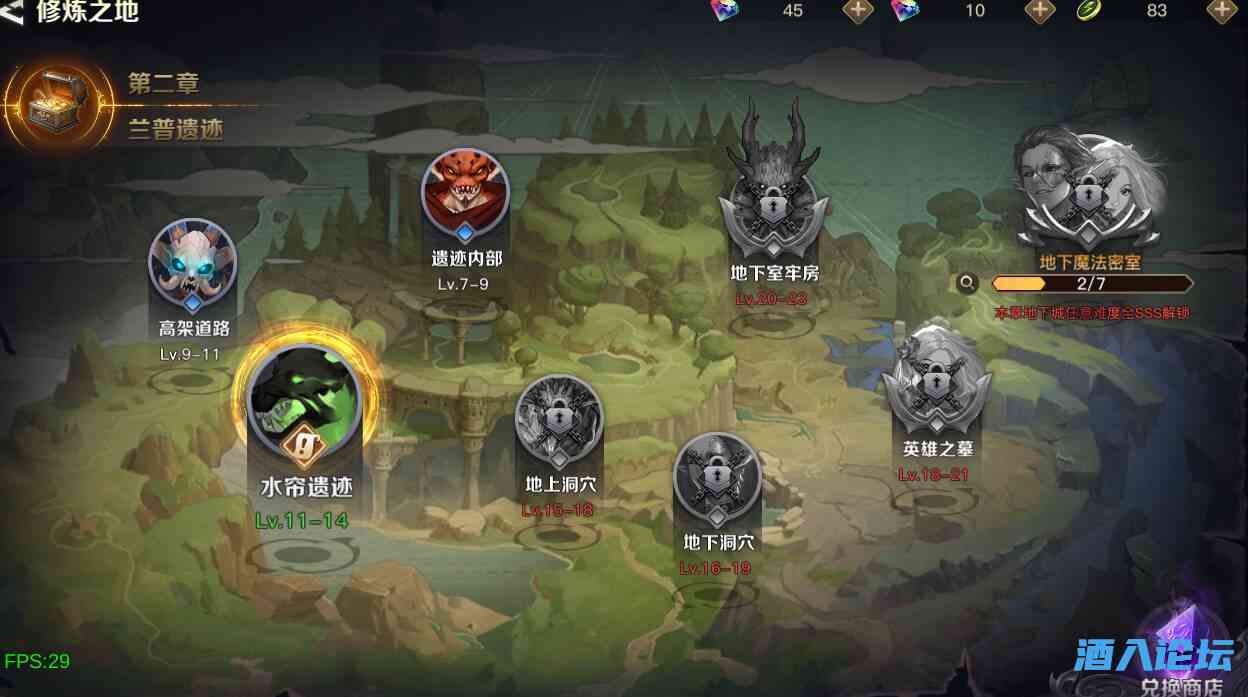Go back using the top-left arrow
The height and width of the screenshot is (697, 1248).
15,12
